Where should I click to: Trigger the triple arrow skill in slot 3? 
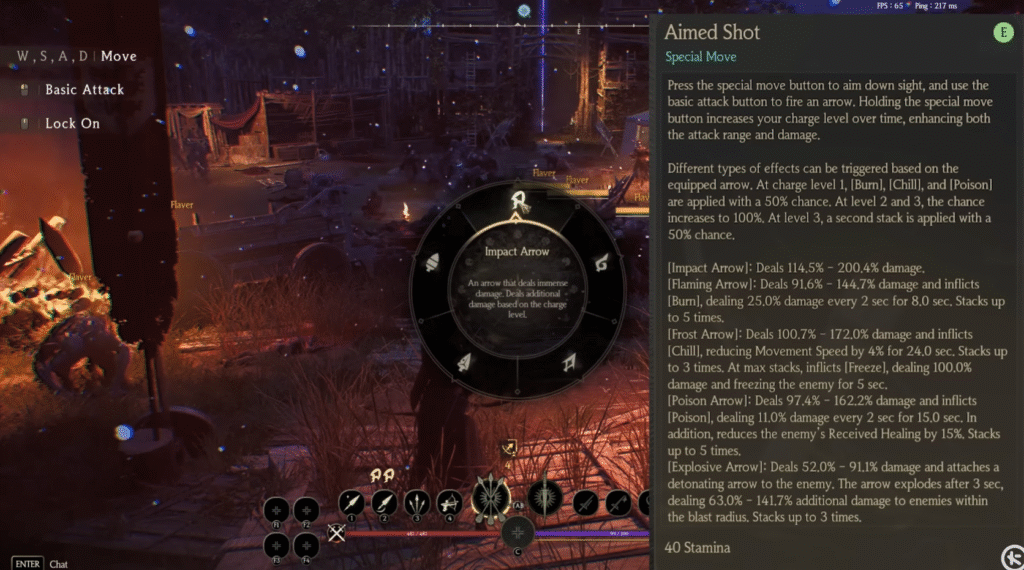(418, 502)
